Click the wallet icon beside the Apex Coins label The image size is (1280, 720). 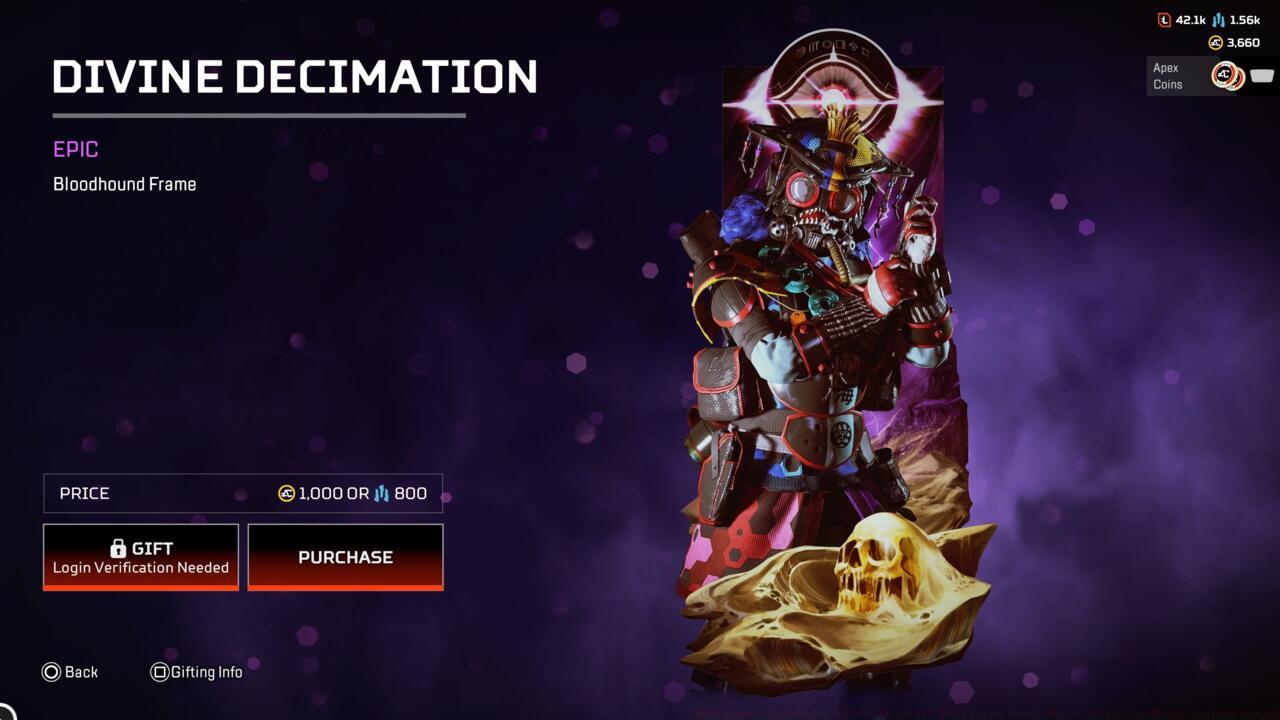tap(1260, 74)
